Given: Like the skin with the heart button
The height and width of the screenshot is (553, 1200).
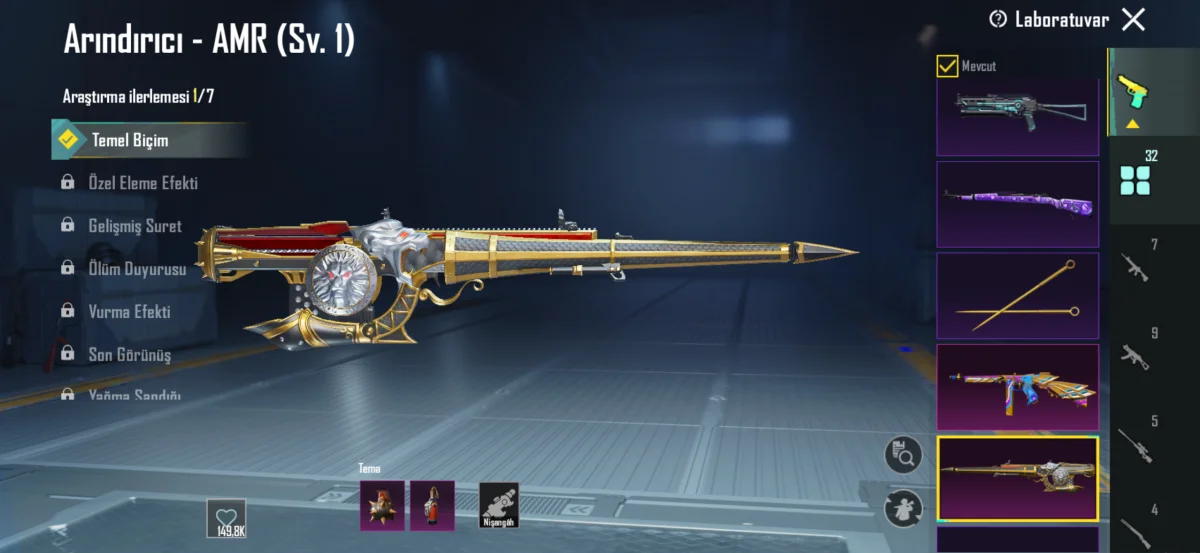Looking at the screenshot, I should click(x=226, y=516).
